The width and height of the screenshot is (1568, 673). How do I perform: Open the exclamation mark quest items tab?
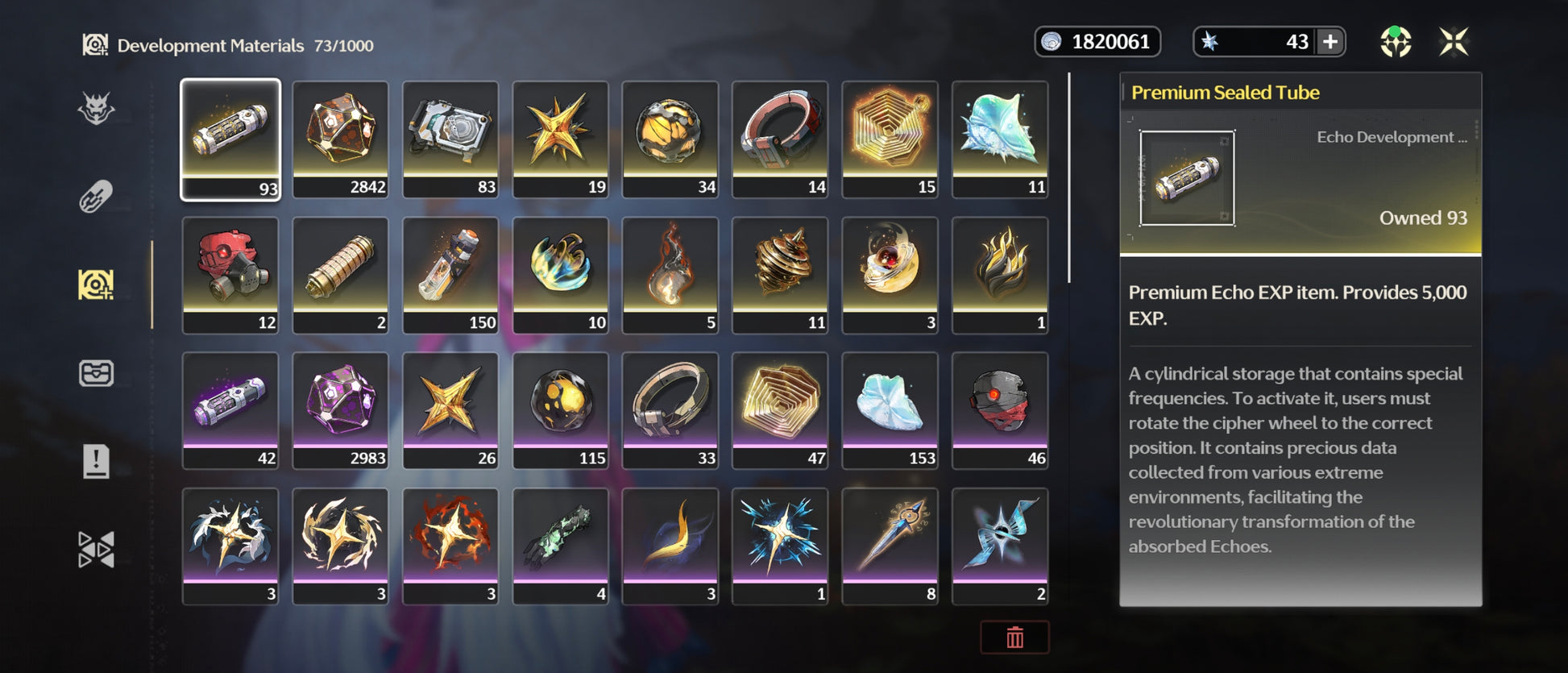click(96, 462)
